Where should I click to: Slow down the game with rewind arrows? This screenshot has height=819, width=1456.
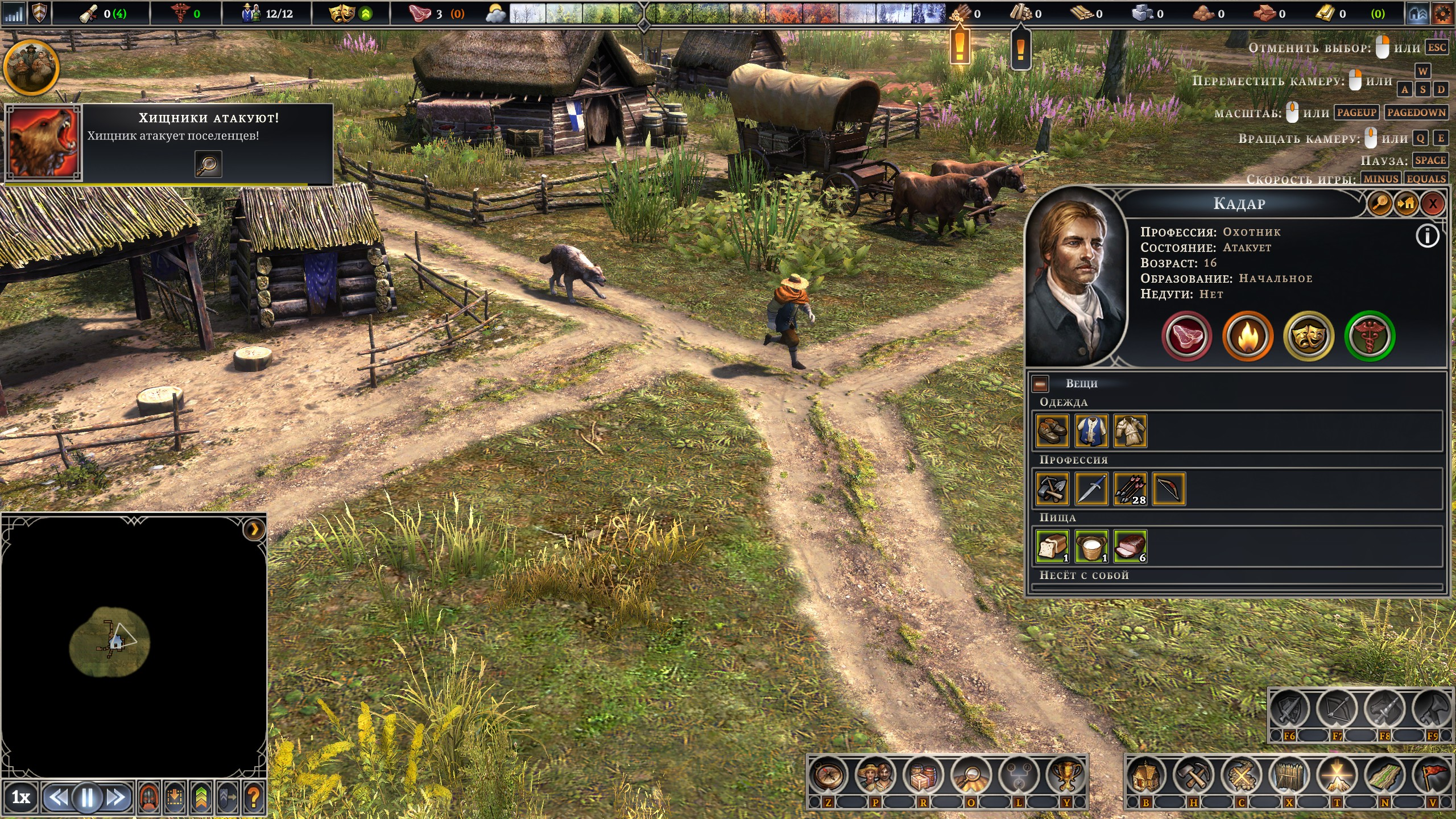[58, 797]
